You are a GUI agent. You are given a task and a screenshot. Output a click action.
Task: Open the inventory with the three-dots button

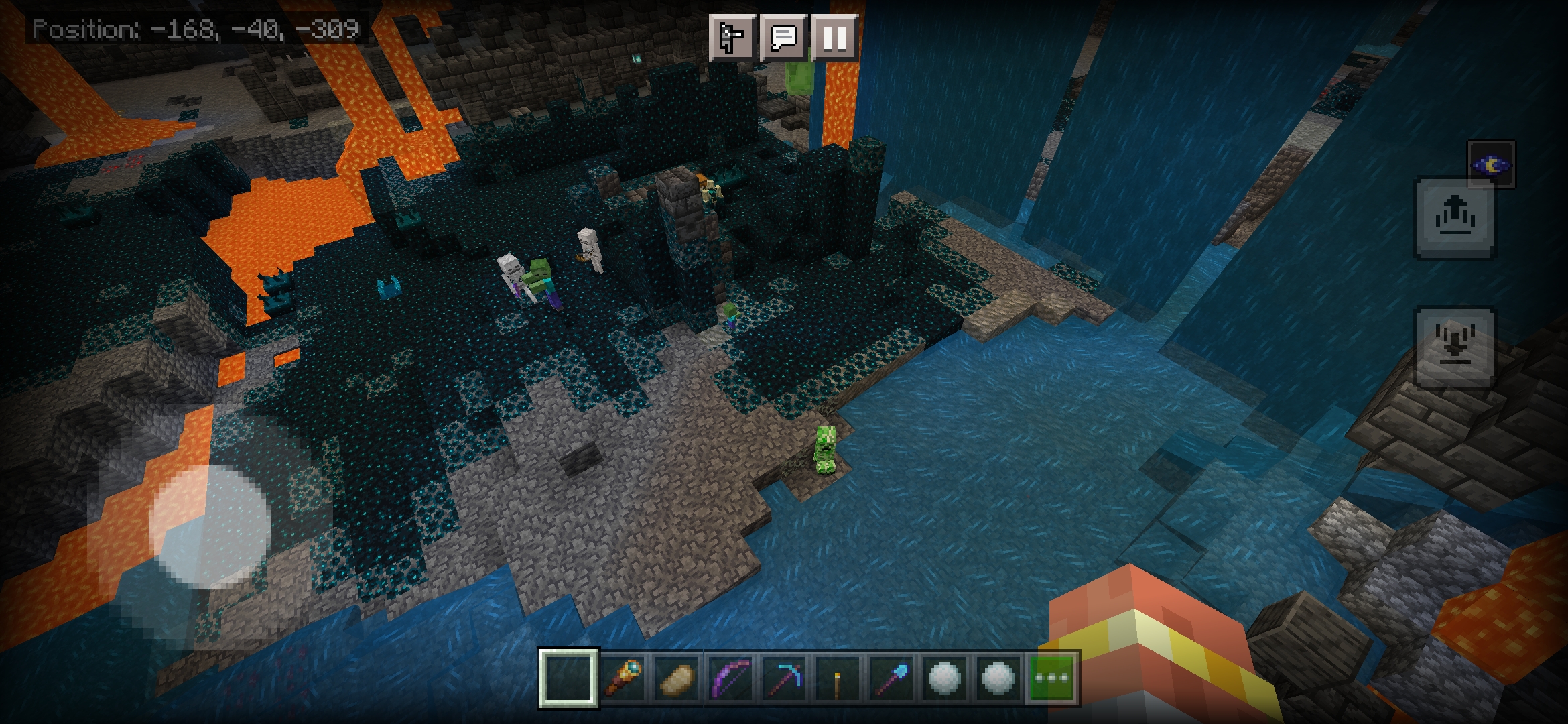(x=1051, y=678)
